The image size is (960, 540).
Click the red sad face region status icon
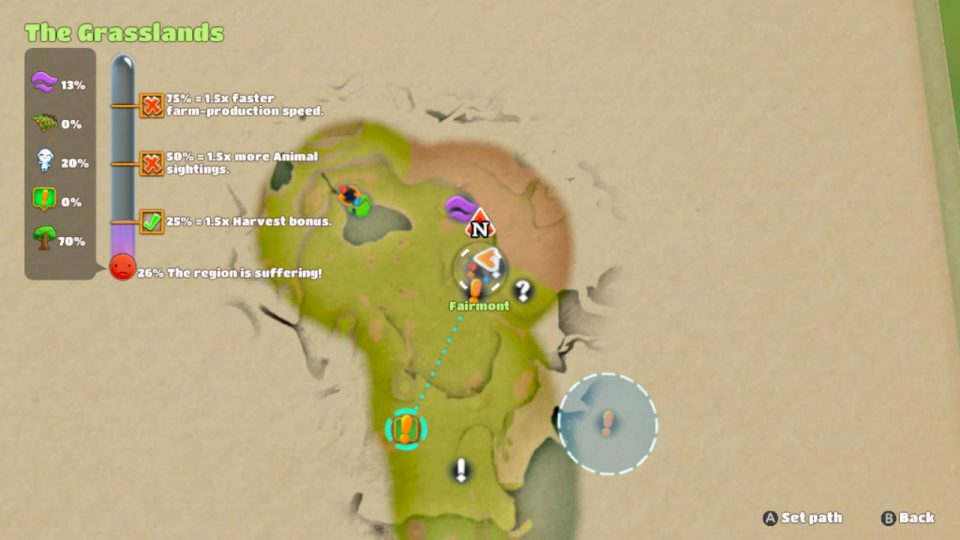click(x=122, y=267)
